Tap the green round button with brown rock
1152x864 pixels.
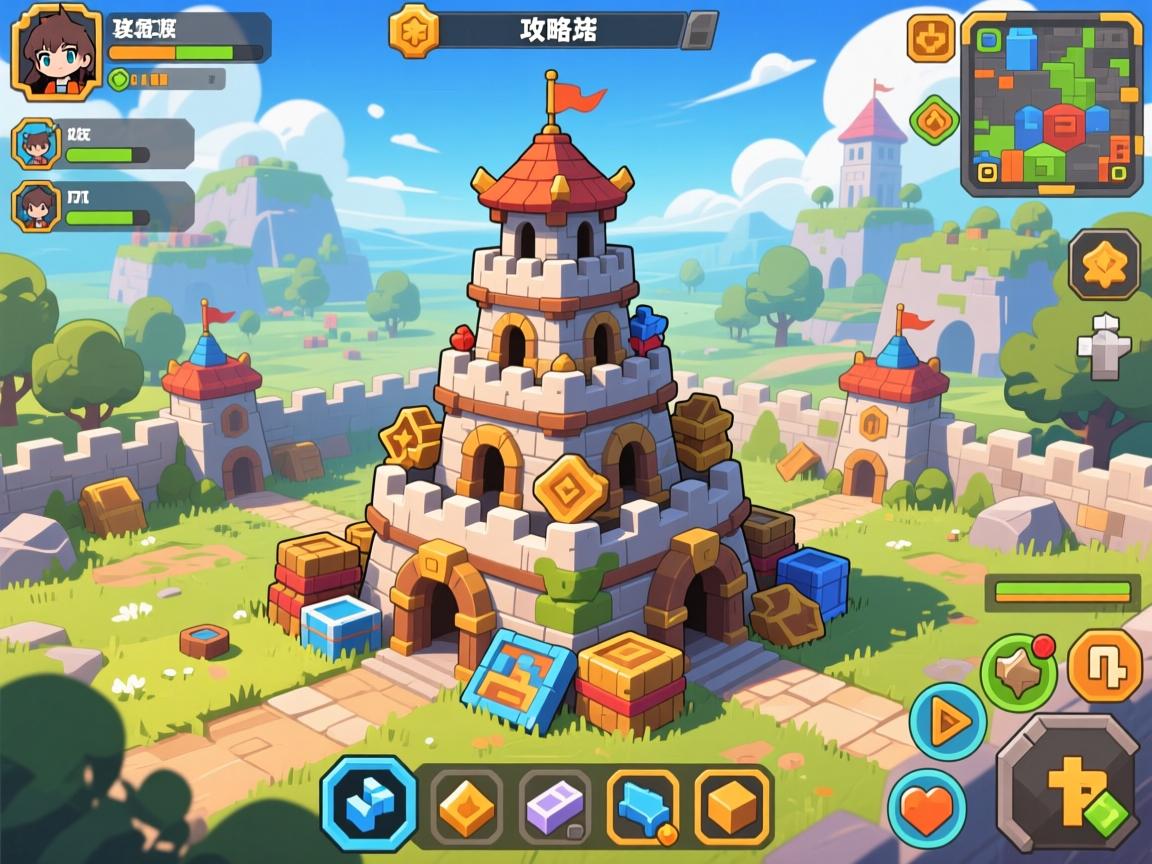pyautogui.click(x=1018, y=672)
